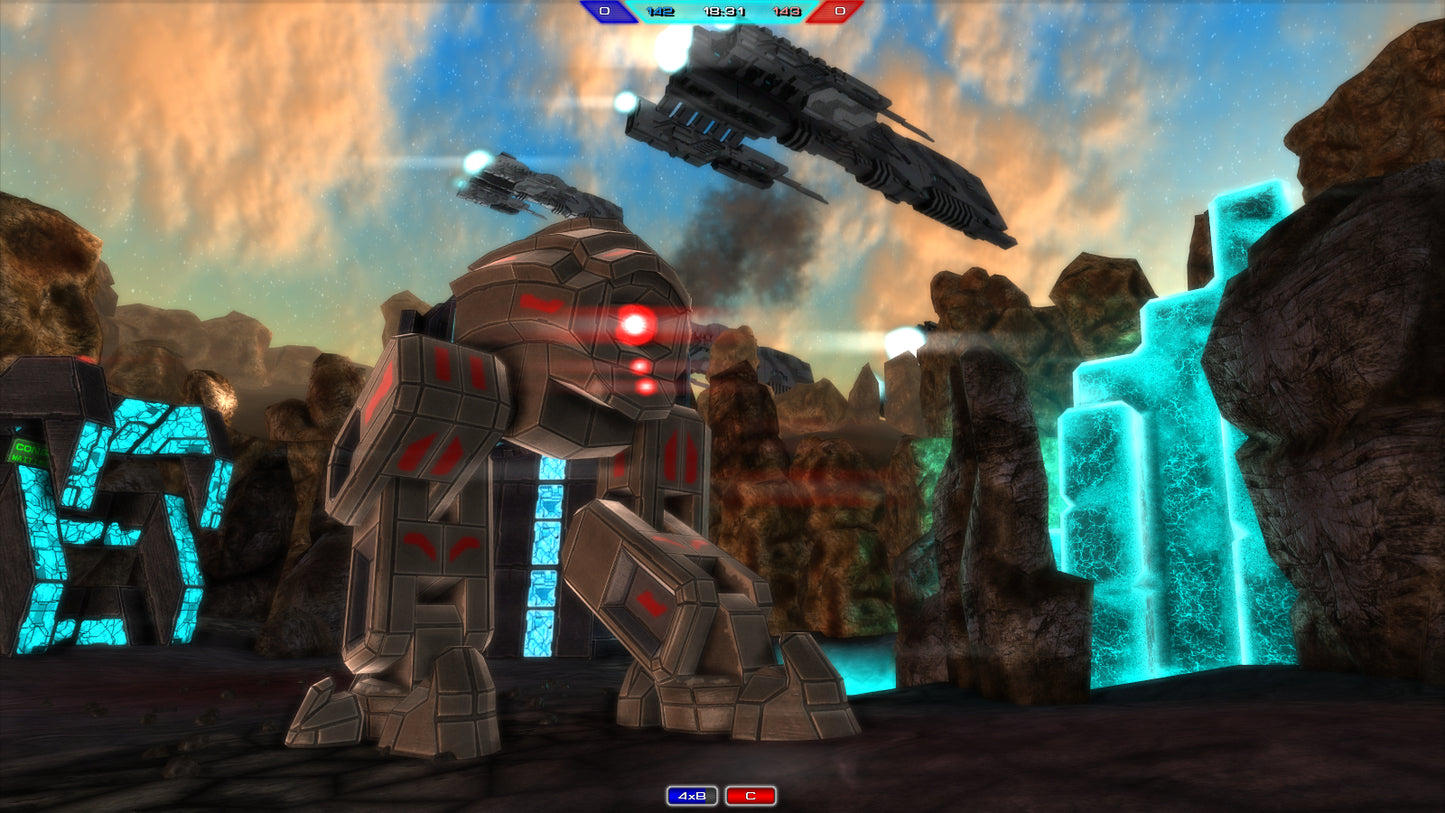This screenshot has width=1445, height=813.
Task: Open the red 143 enemy counter panel
Action: pos(786,11)
